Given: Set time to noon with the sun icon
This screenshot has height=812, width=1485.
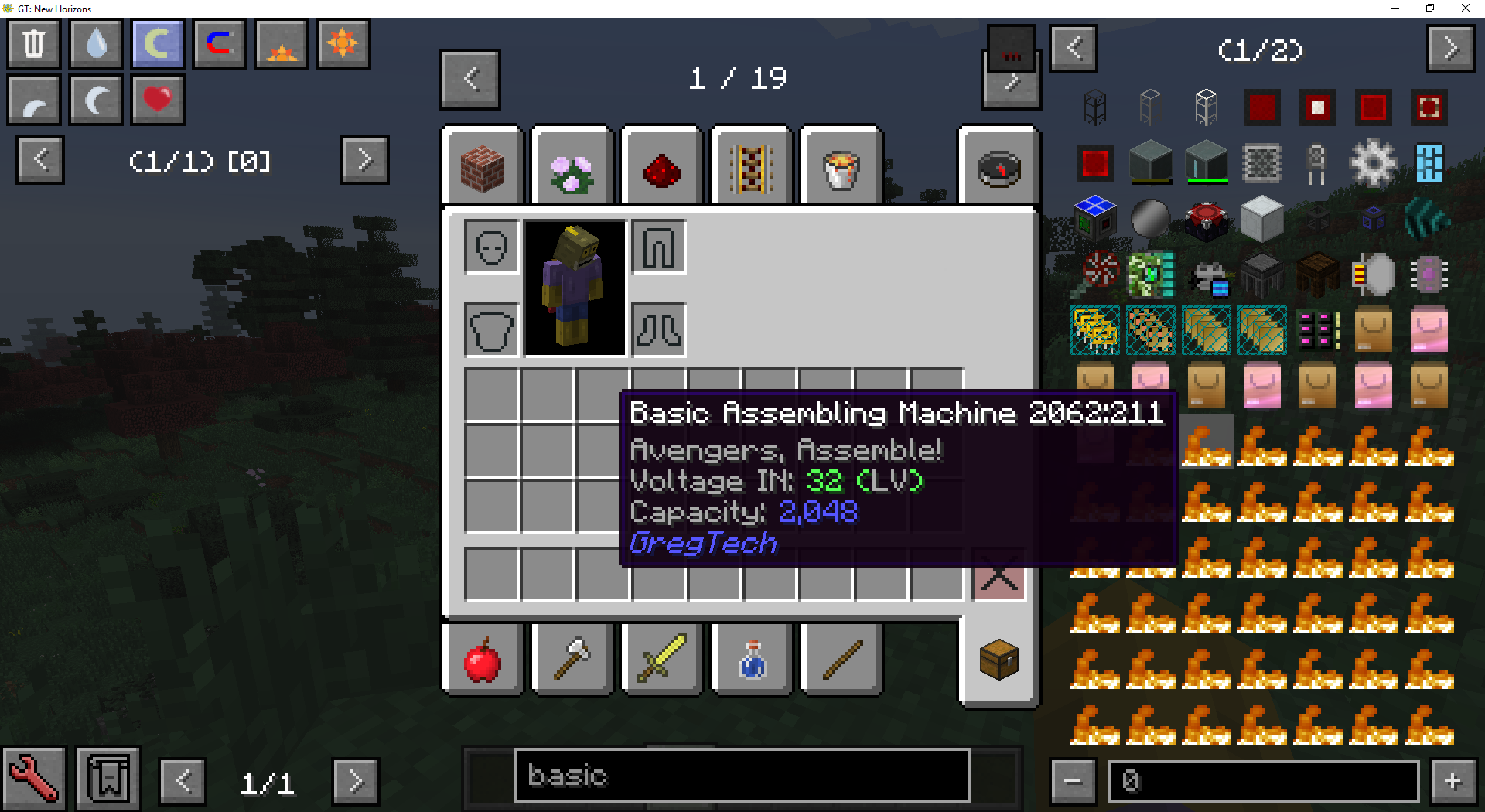Looking at the screenshot, I should pos(343,44).
